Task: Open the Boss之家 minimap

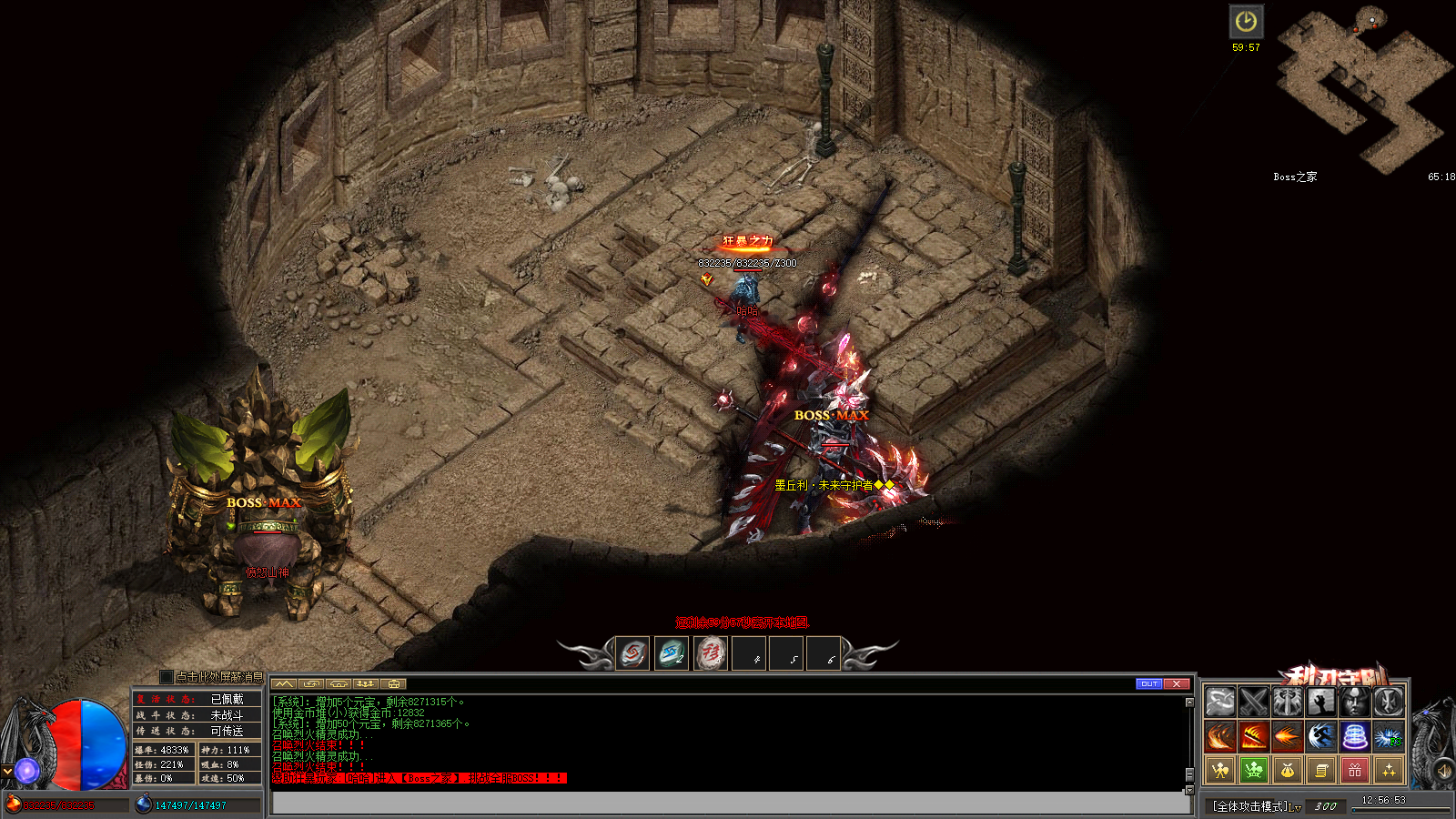Action: coord(1362,91)
